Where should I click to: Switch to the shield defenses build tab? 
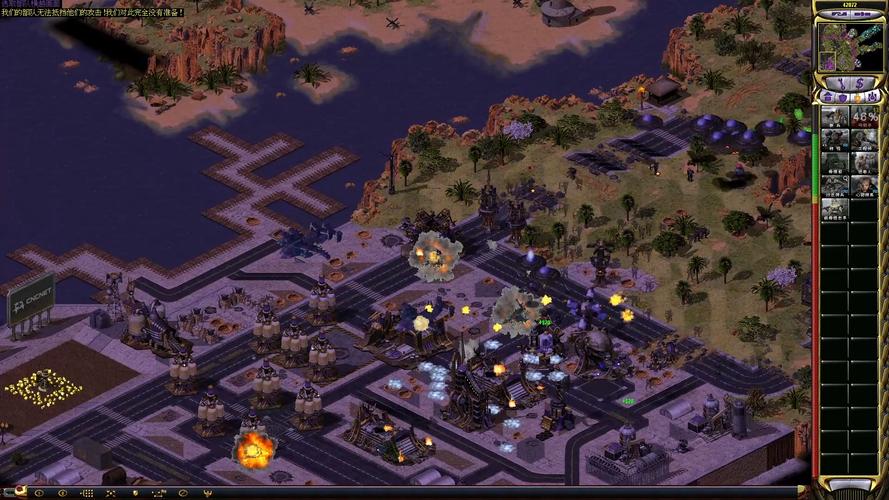[x=841, y=97]
